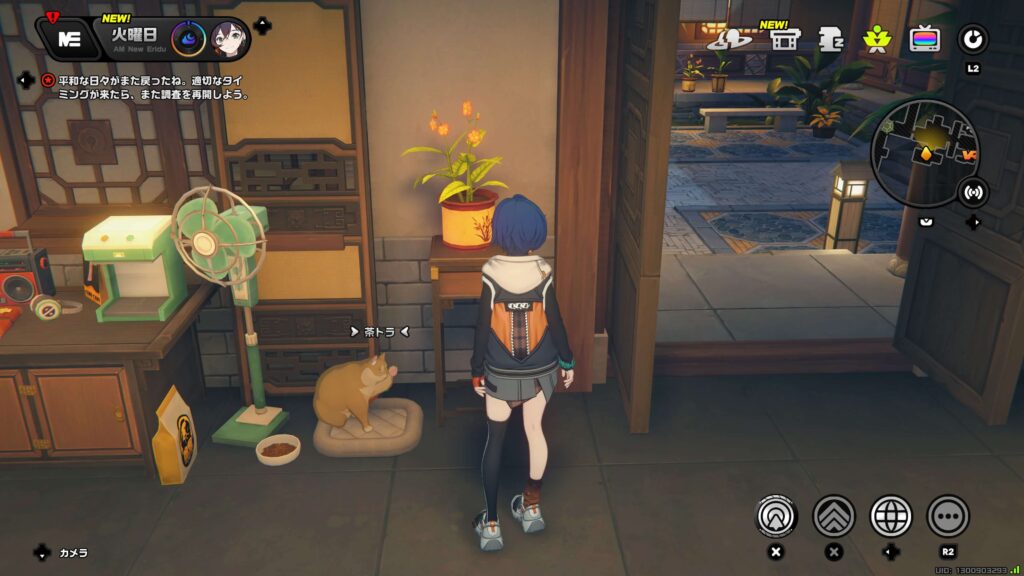Viewport: 1024px width, 576px height.
Task: Open the ME main menu button
Action: [69, 38]
